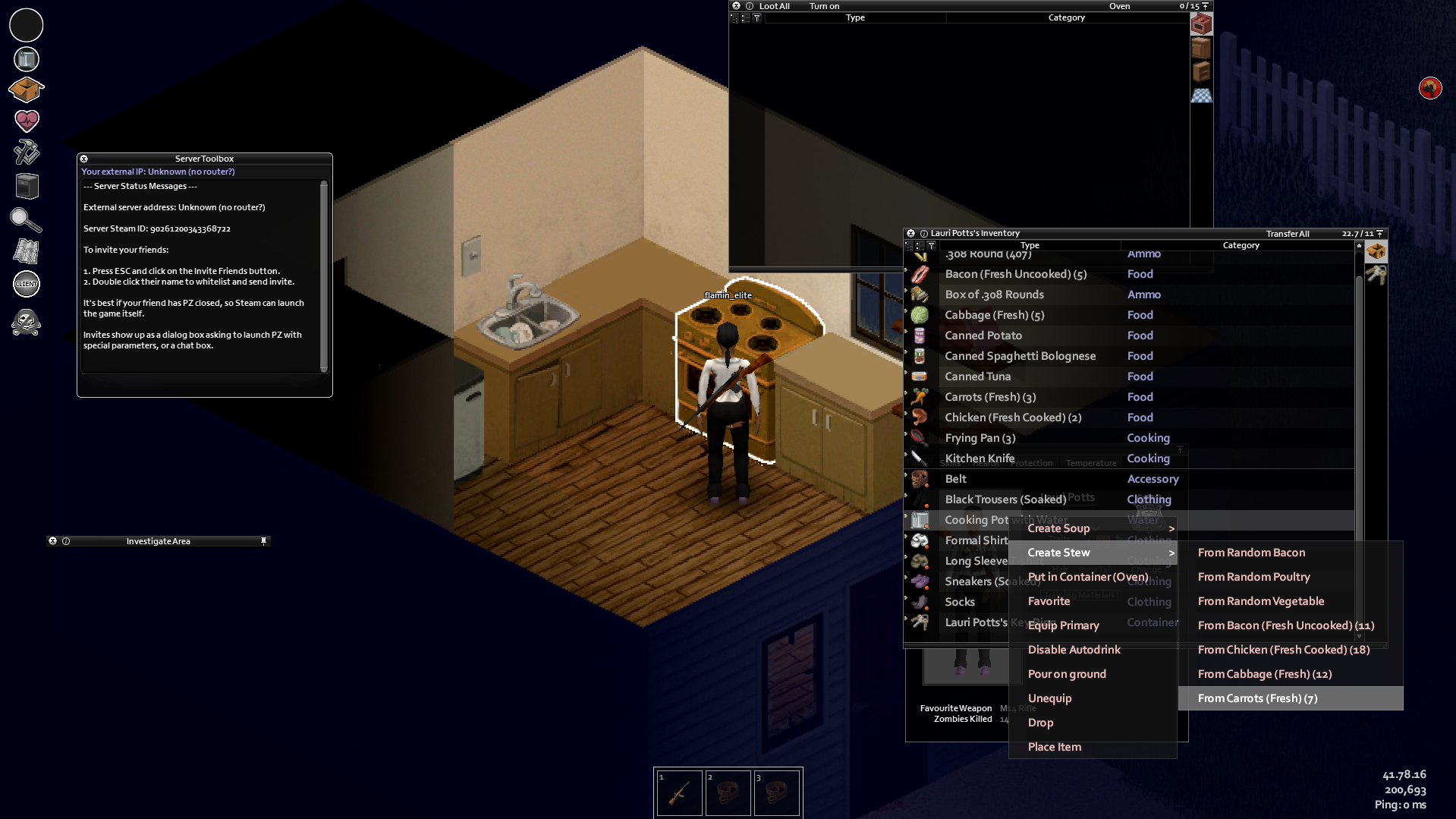Pin the Investigate Area window

[x=264, y=540]
